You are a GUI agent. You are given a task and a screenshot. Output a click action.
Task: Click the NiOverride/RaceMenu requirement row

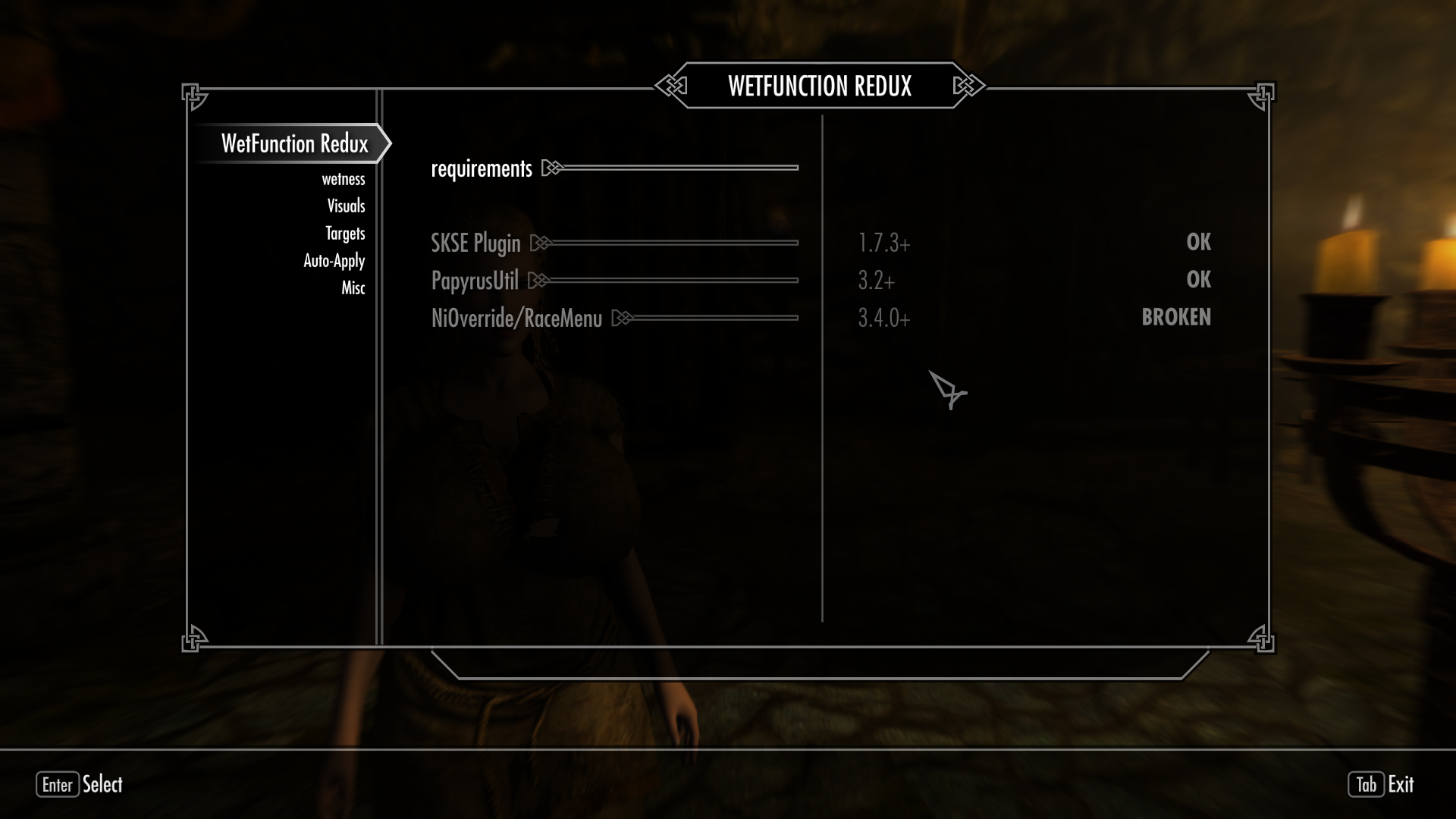516,318
